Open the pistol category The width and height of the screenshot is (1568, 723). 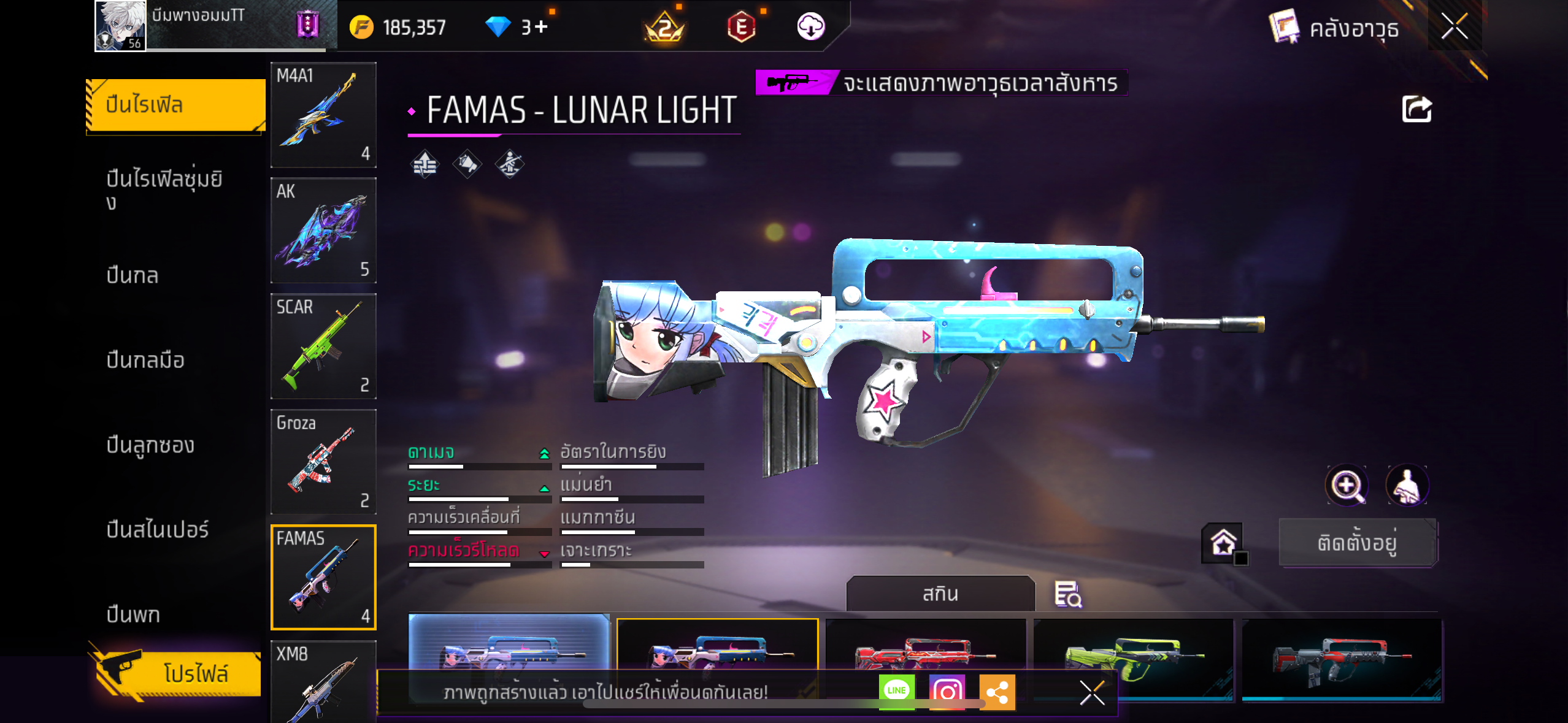point(133,614)
